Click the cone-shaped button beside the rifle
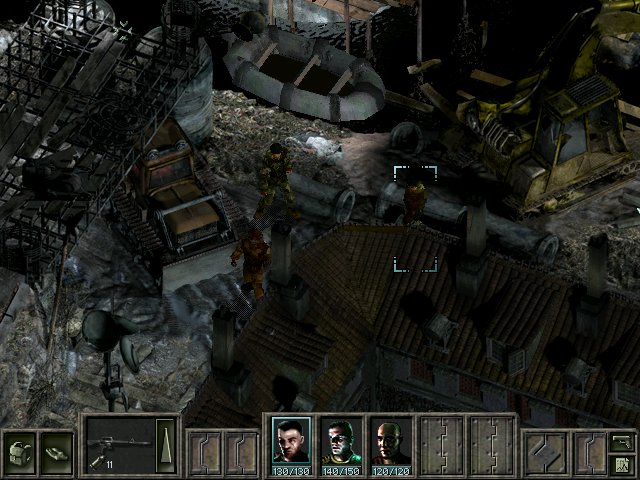 167,439
